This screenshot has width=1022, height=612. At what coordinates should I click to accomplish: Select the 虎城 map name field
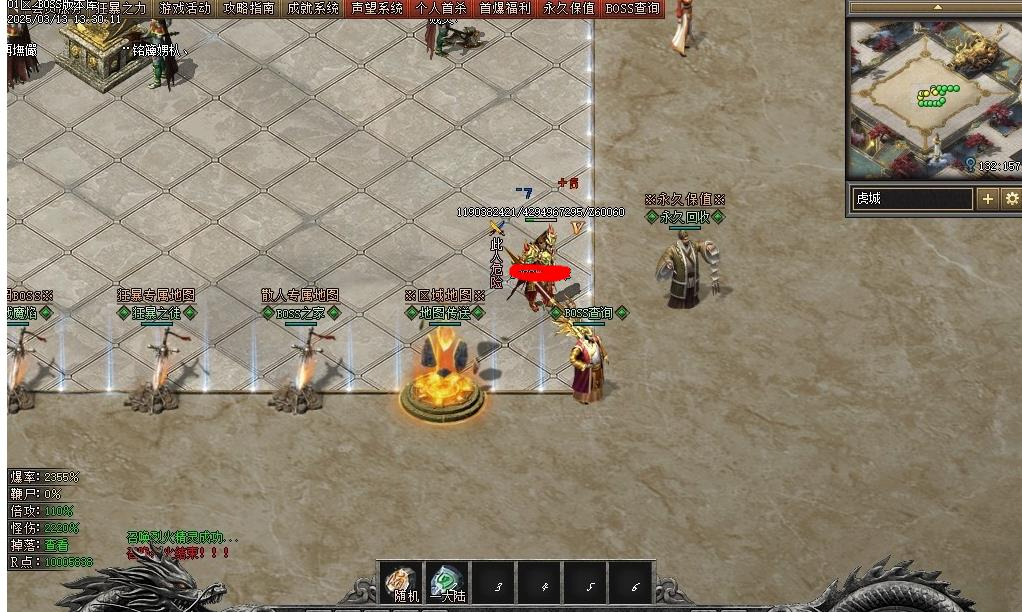pos(911,199)
